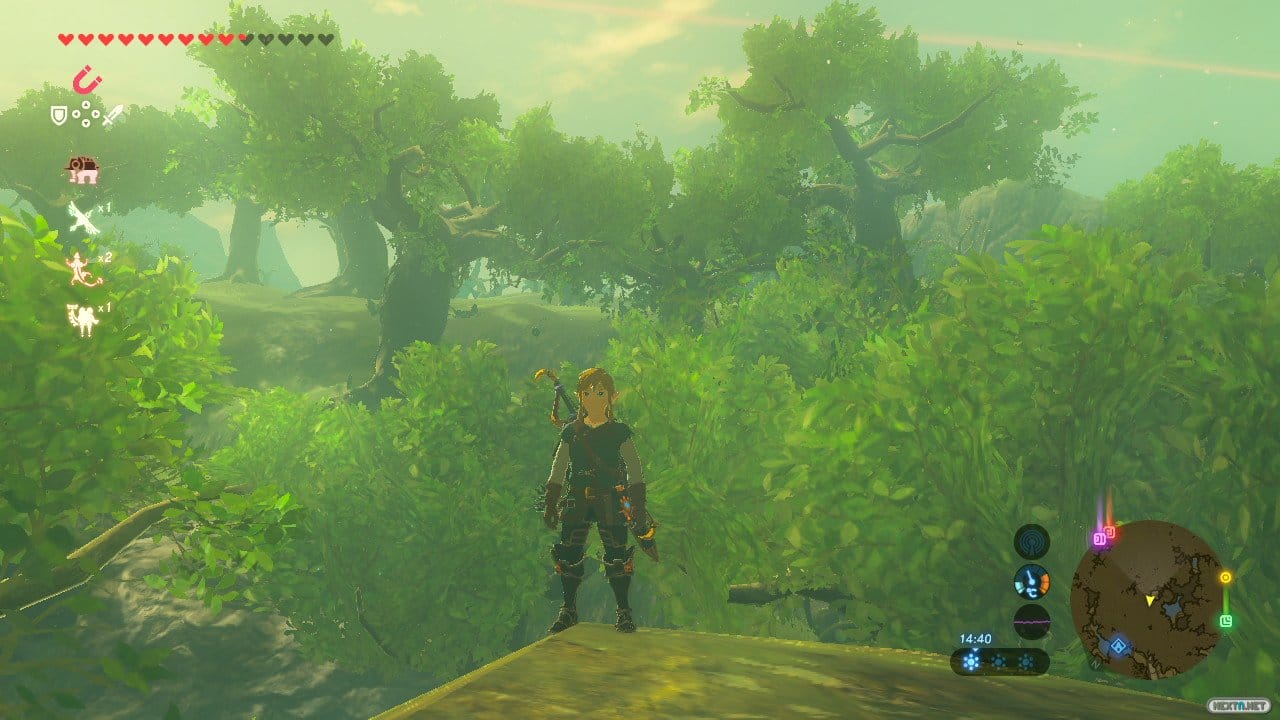Click the noise level meter icon

coord(1031,620)
